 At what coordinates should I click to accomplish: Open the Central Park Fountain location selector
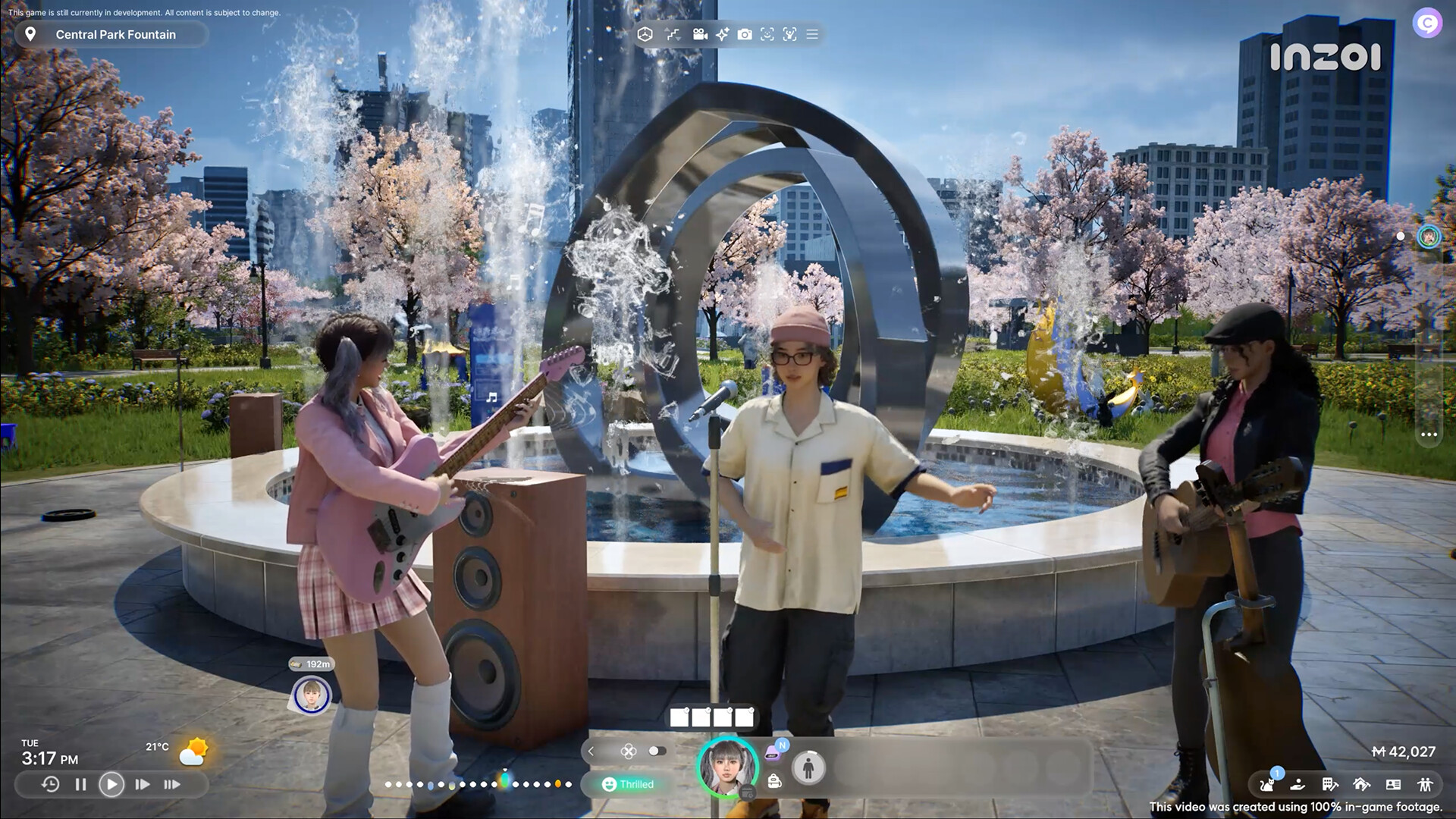(x=110, y=34)
